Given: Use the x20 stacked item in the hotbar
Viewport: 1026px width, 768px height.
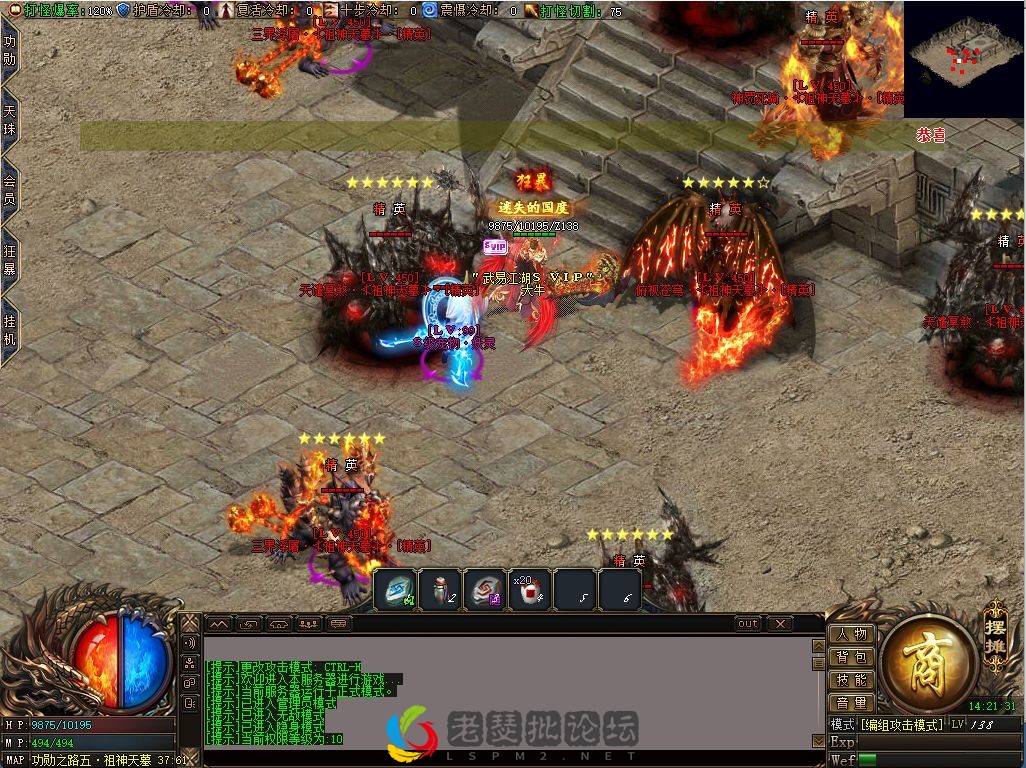Looking at the screenshot, I should tap(529, 590).
